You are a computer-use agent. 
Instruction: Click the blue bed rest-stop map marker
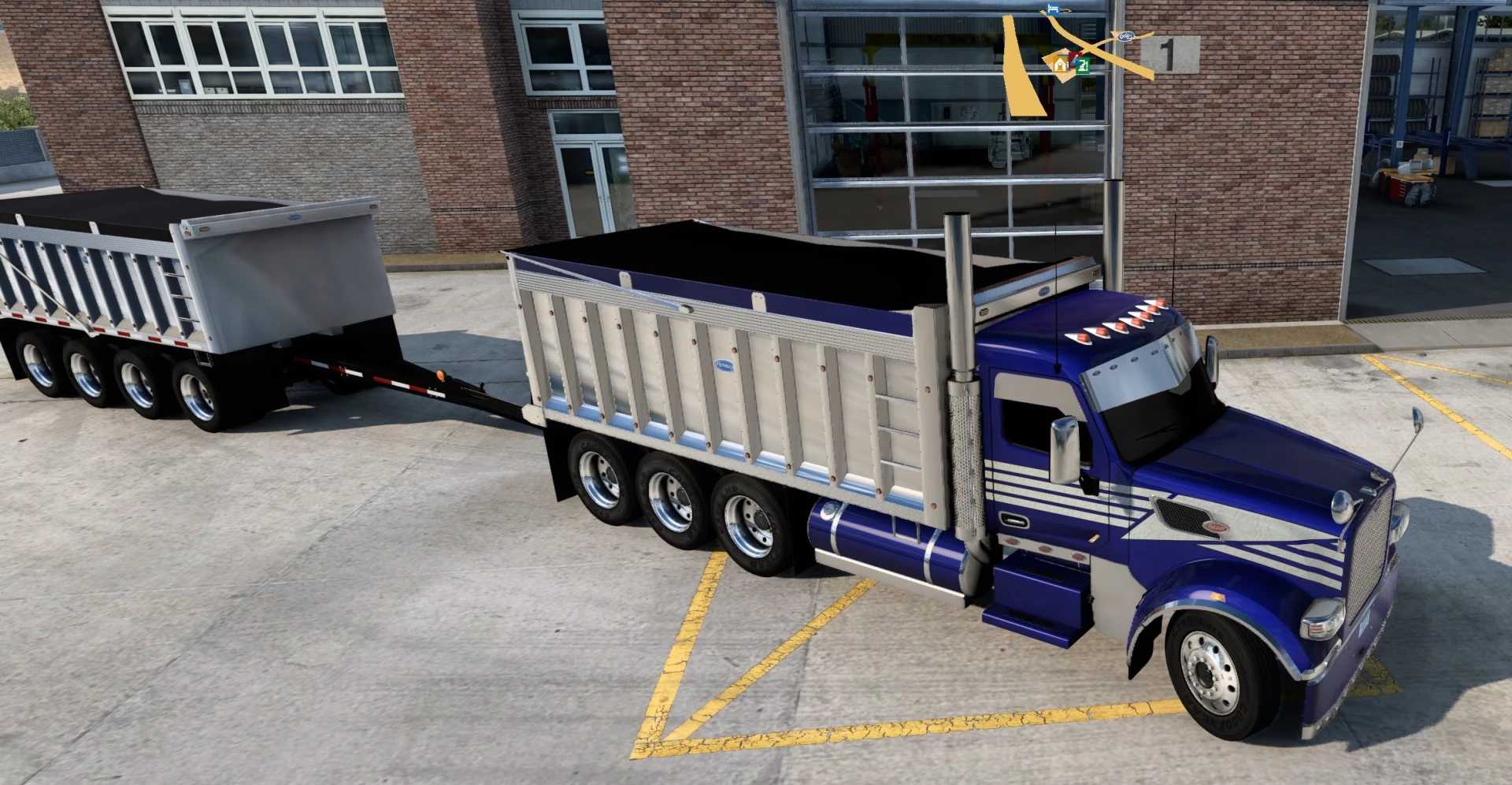point(1052,9)
